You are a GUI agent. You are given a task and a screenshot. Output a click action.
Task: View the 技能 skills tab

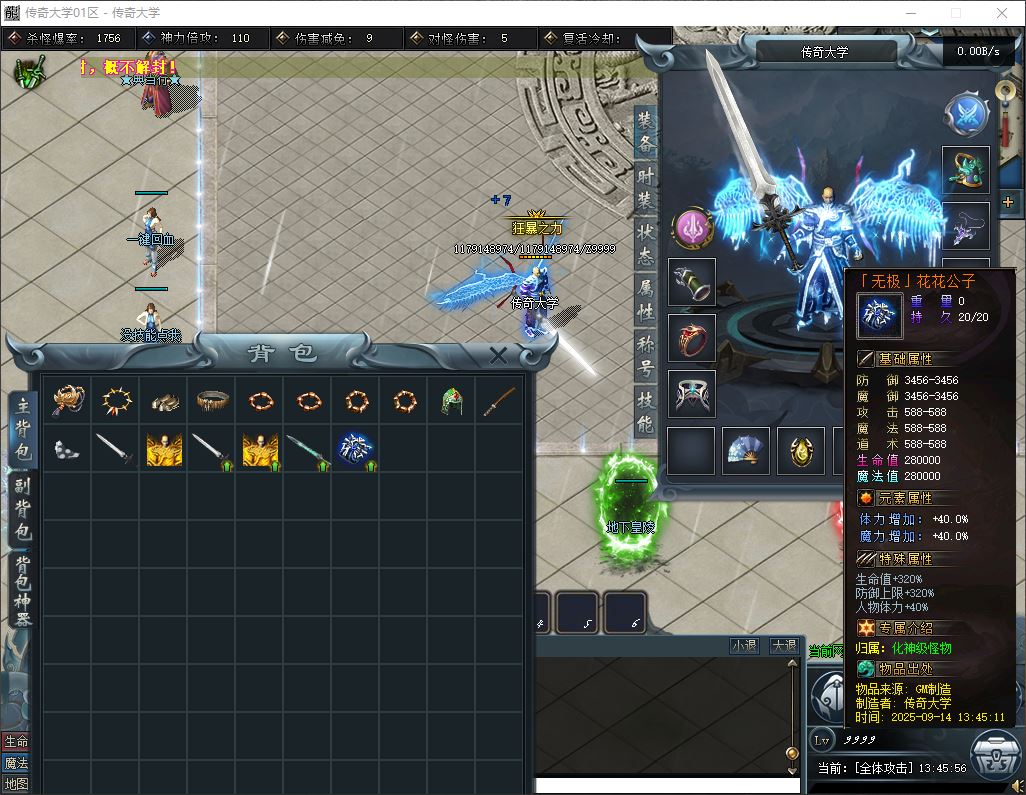coord(646,412)
